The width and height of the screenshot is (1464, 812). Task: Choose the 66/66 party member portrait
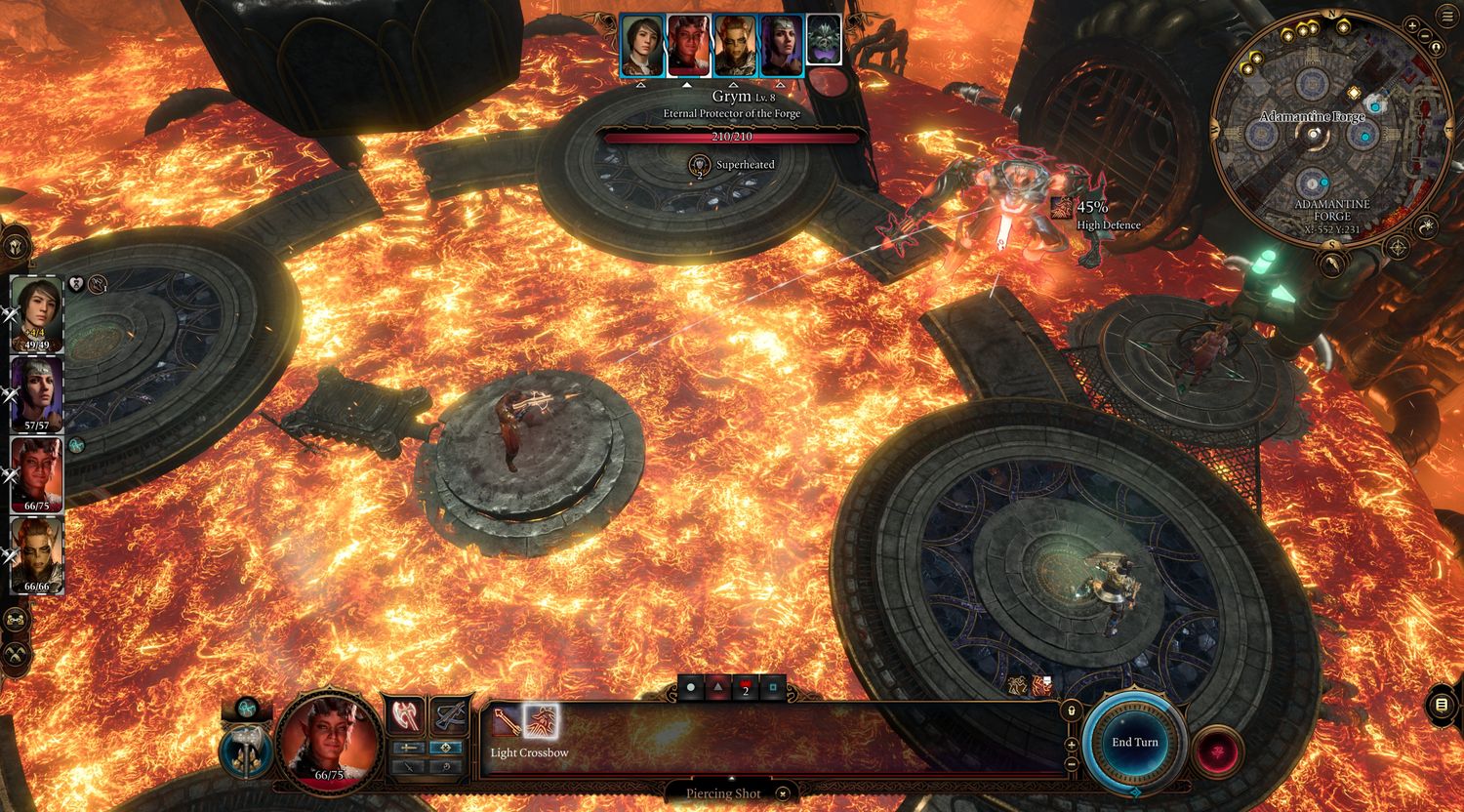click(x=37, y=552)
